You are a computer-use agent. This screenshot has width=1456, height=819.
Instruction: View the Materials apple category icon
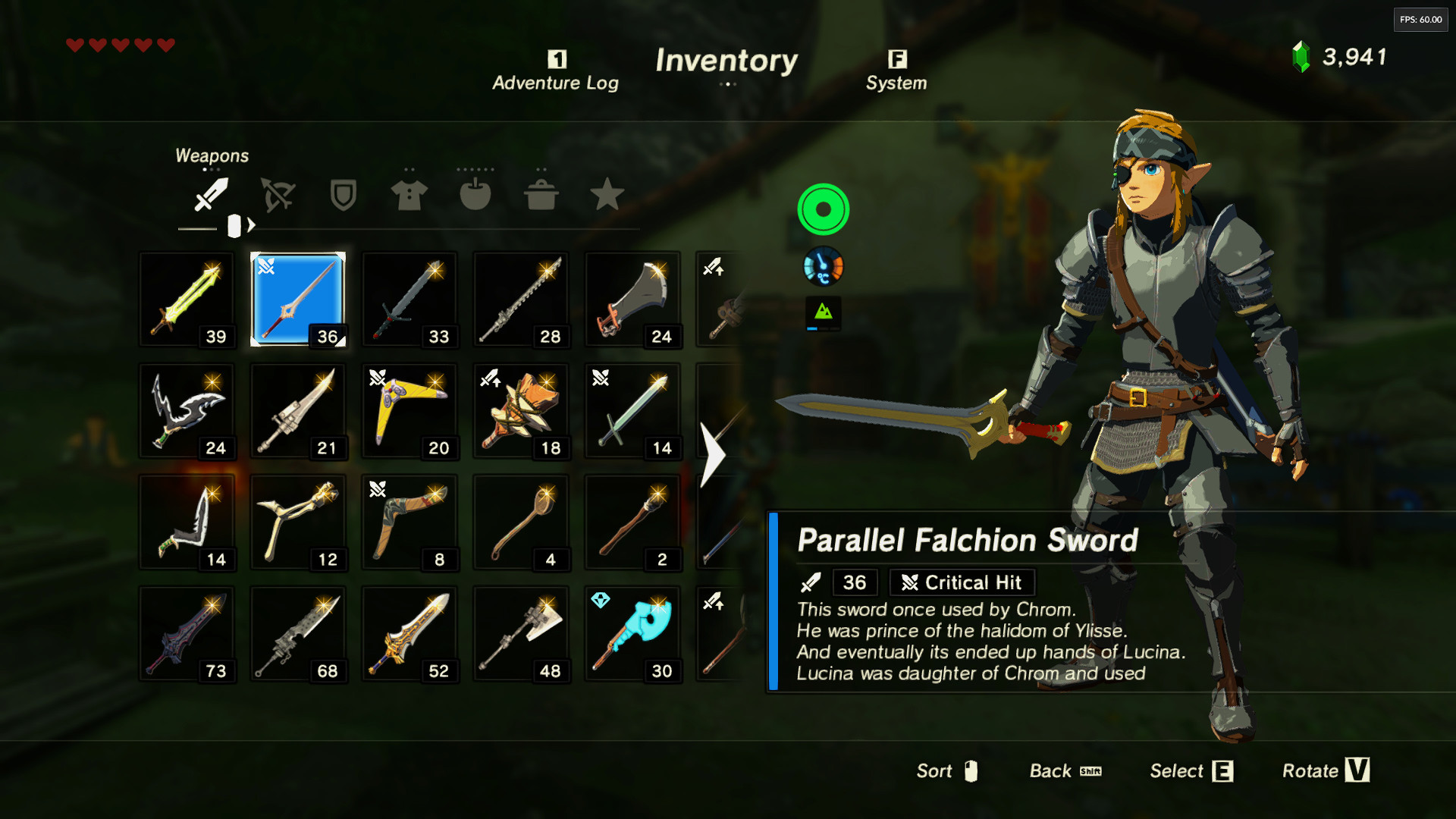[475, 196]
